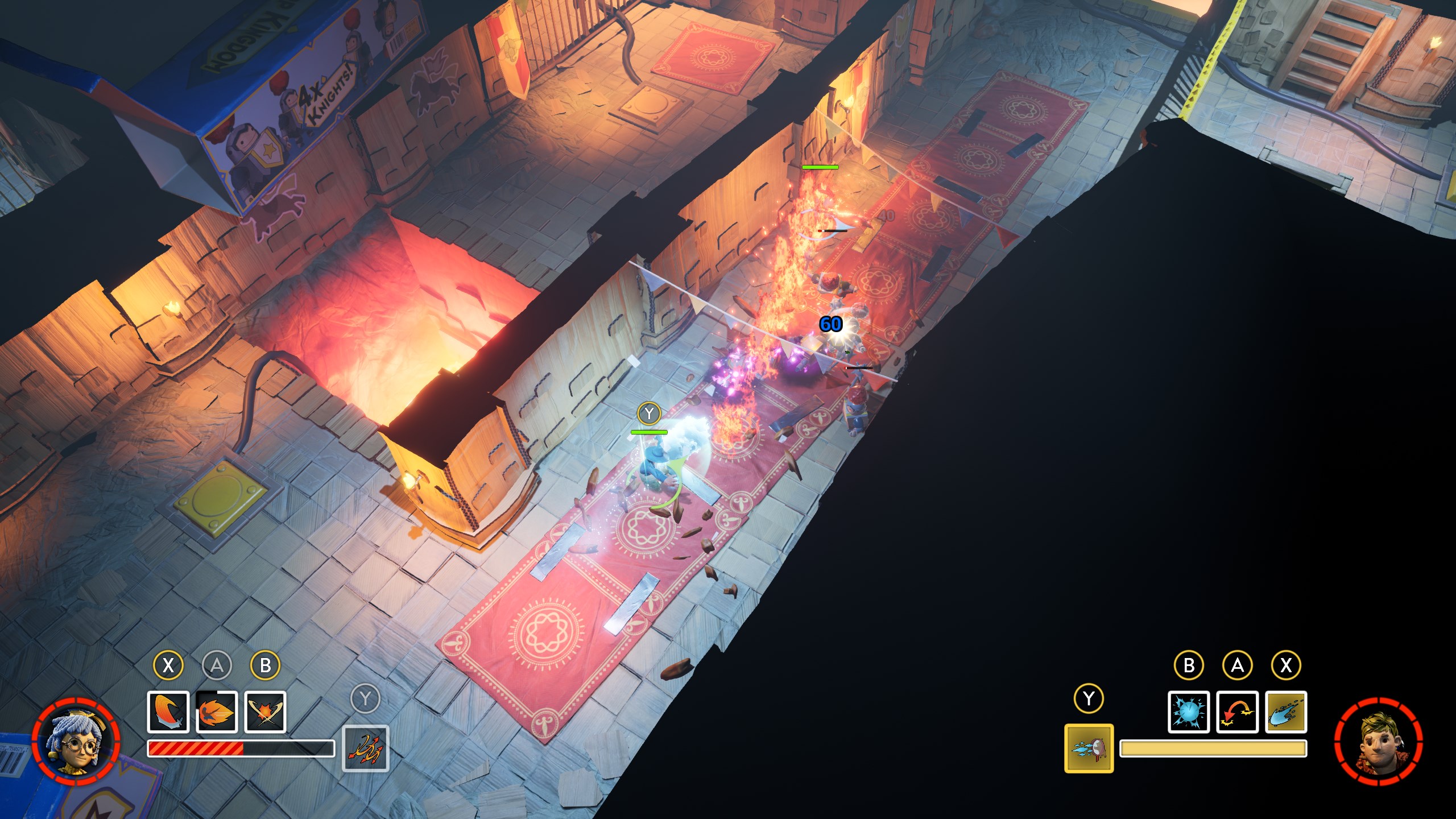Click the blue-haired girl character portrait
The width and height of the screenshot is (1456, 819).
76,742
